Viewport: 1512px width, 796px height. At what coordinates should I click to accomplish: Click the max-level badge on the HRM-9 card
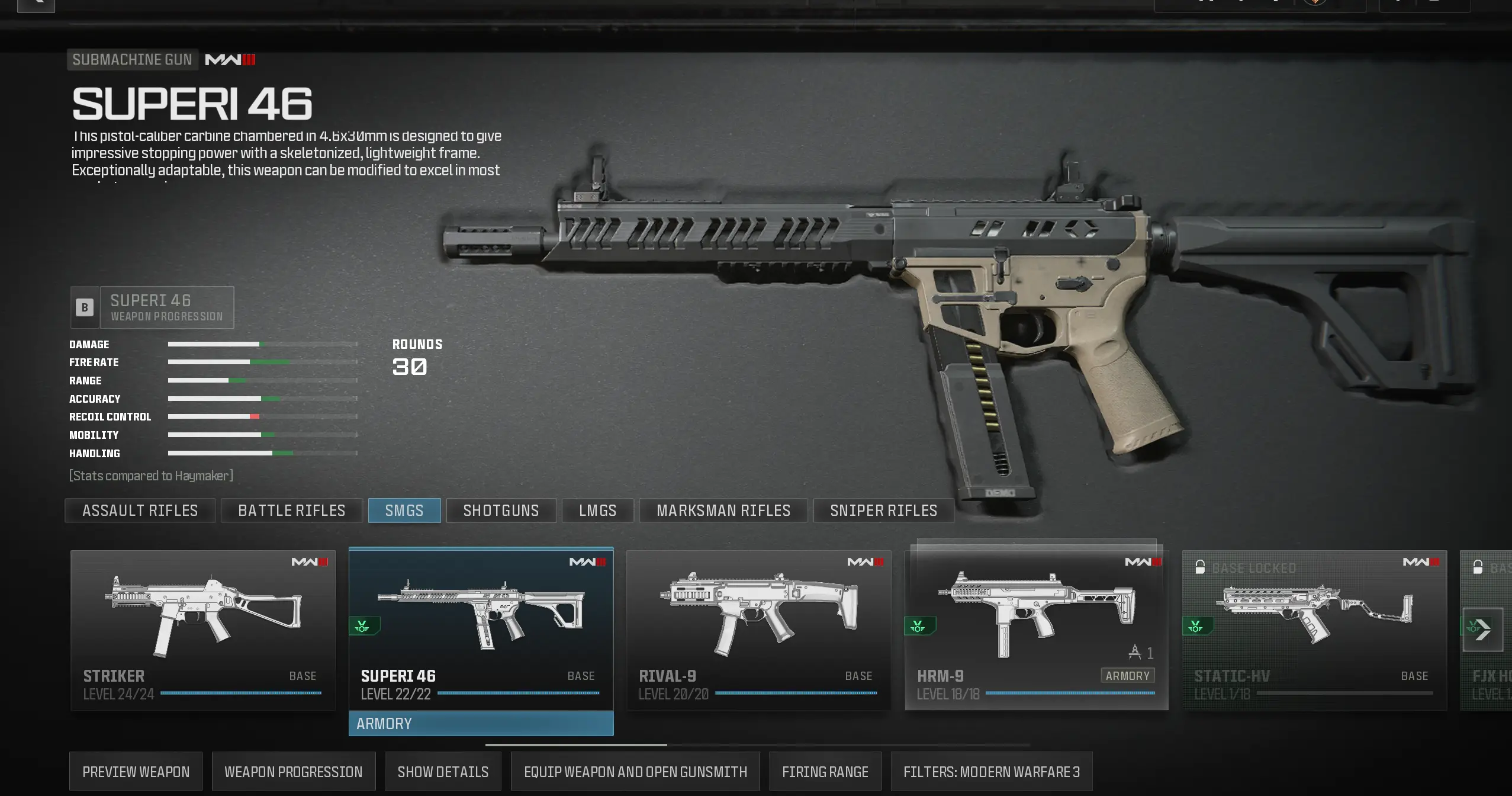(948, 694)
